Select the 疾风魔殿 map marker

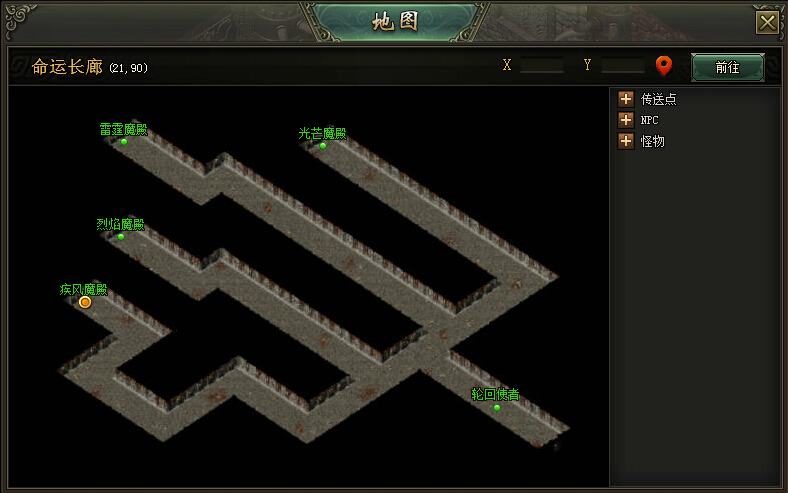pos(85,301)
